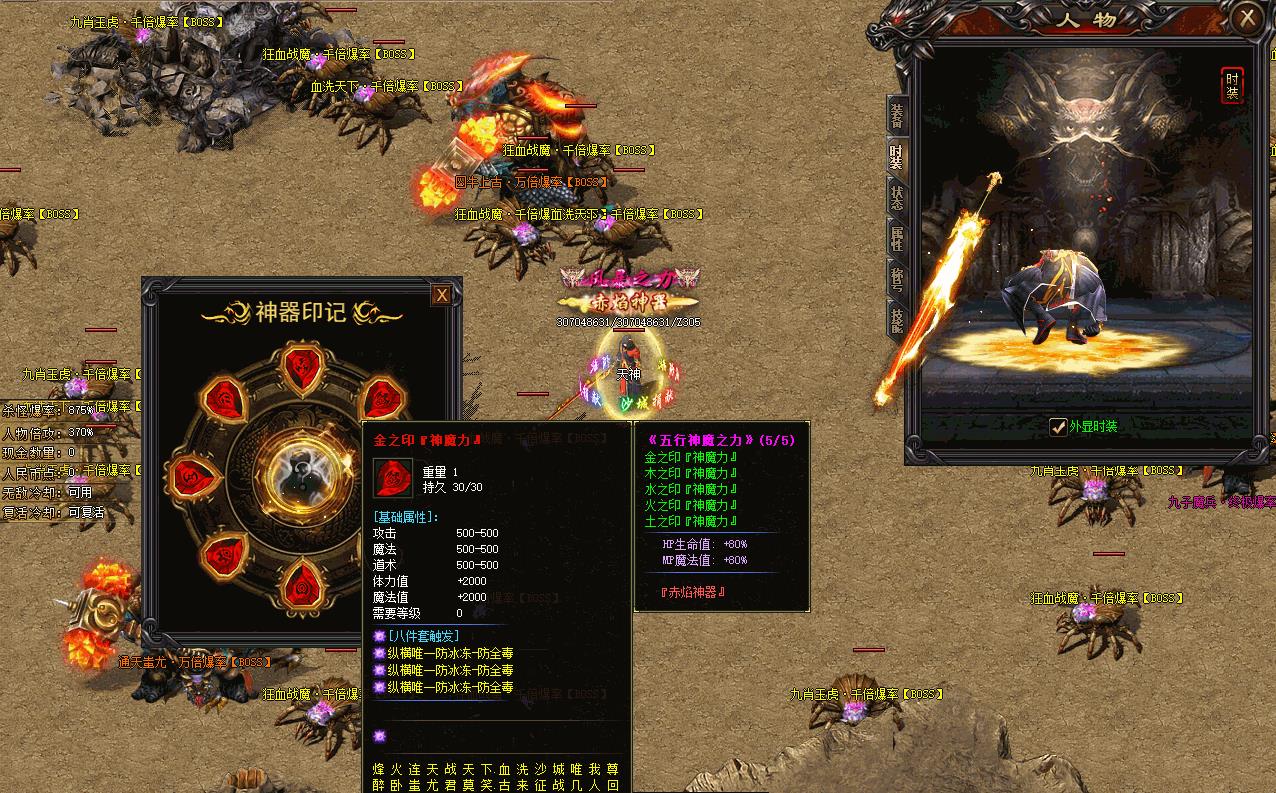The image size is (1276, 793).
Task: View the 技能 skills tab
Action: pos(897,317)
